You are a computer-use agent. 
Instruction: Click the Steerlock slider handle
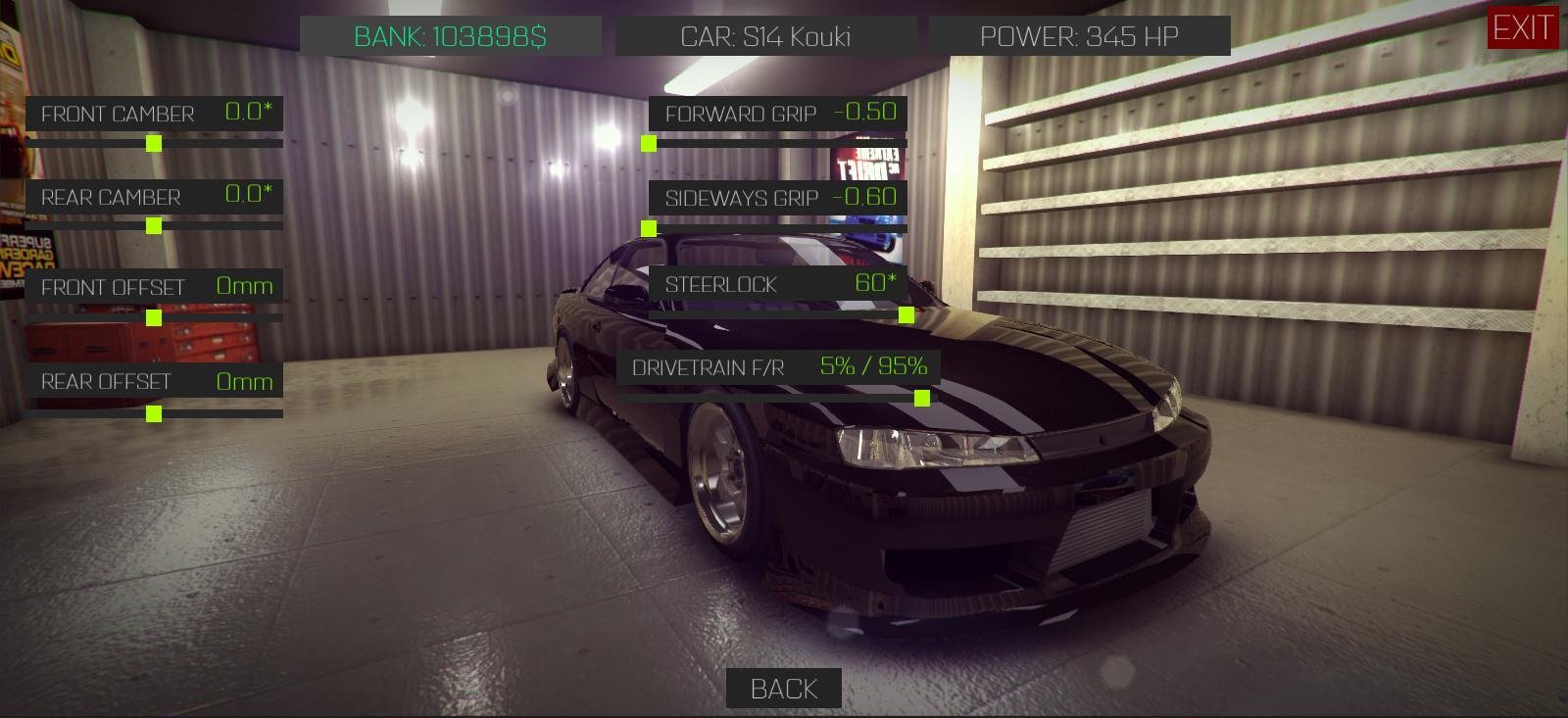[x=906, y=316]
